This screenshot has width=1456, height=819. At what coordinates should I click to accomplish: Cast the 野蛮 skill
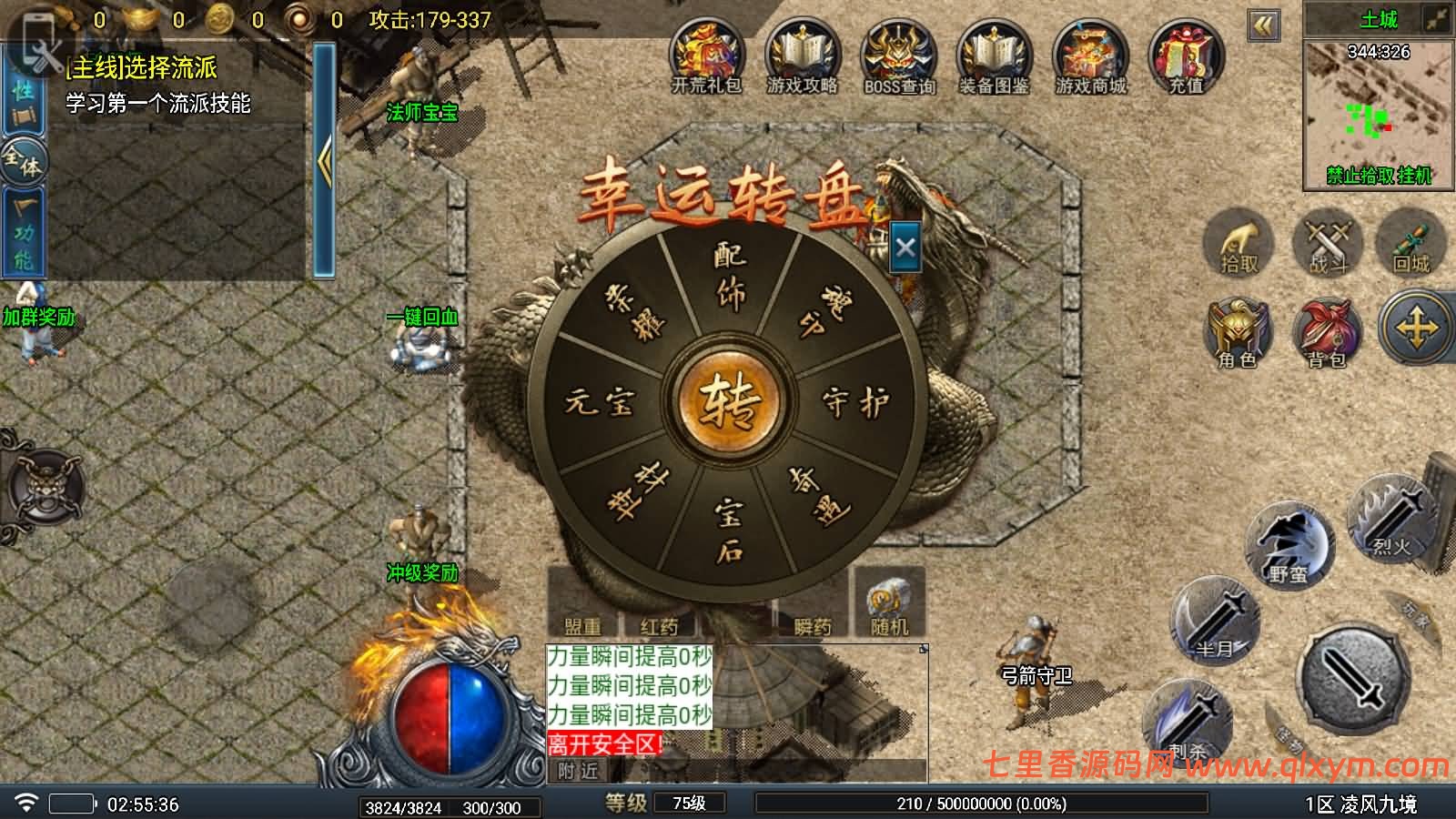click(x=1289, y=544)
